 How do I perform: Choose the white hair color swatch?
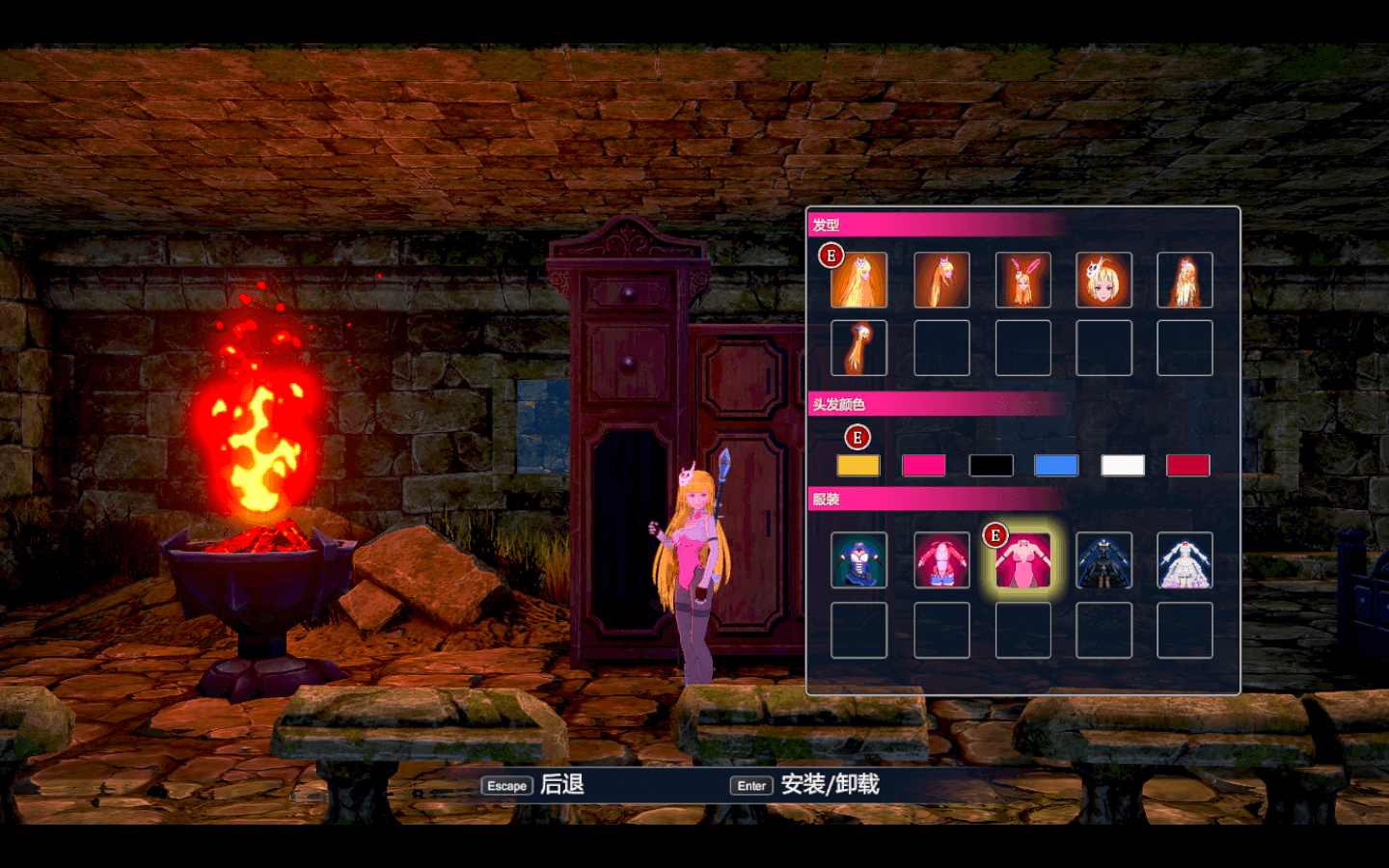click(x=1123, y=466)
